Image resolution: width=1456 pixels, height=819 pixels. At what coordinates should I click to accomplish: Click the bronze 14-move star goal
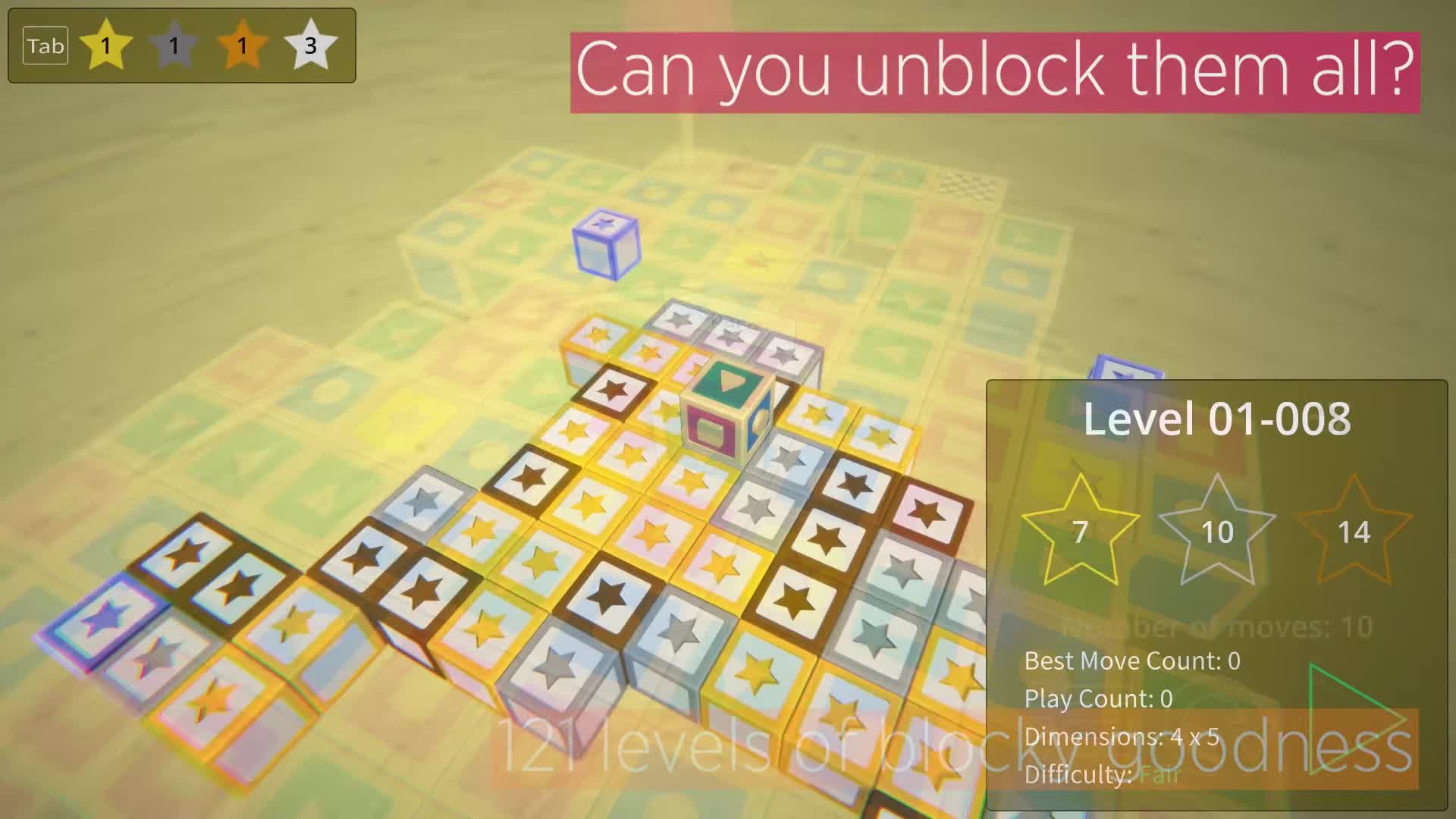click(x=1354, y=531)
